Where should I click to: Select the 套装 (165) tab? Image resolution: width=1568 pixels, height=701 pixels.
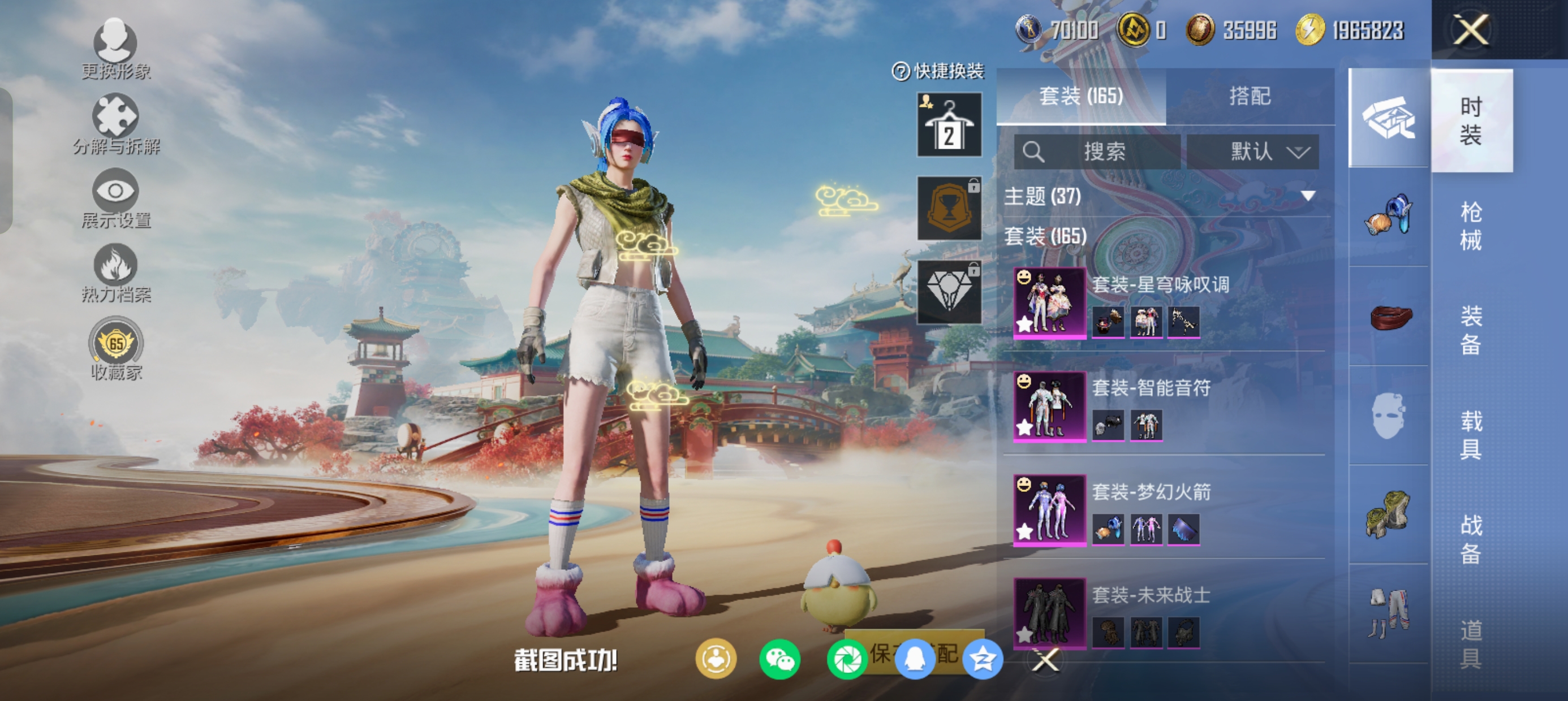coord(1080,96)
